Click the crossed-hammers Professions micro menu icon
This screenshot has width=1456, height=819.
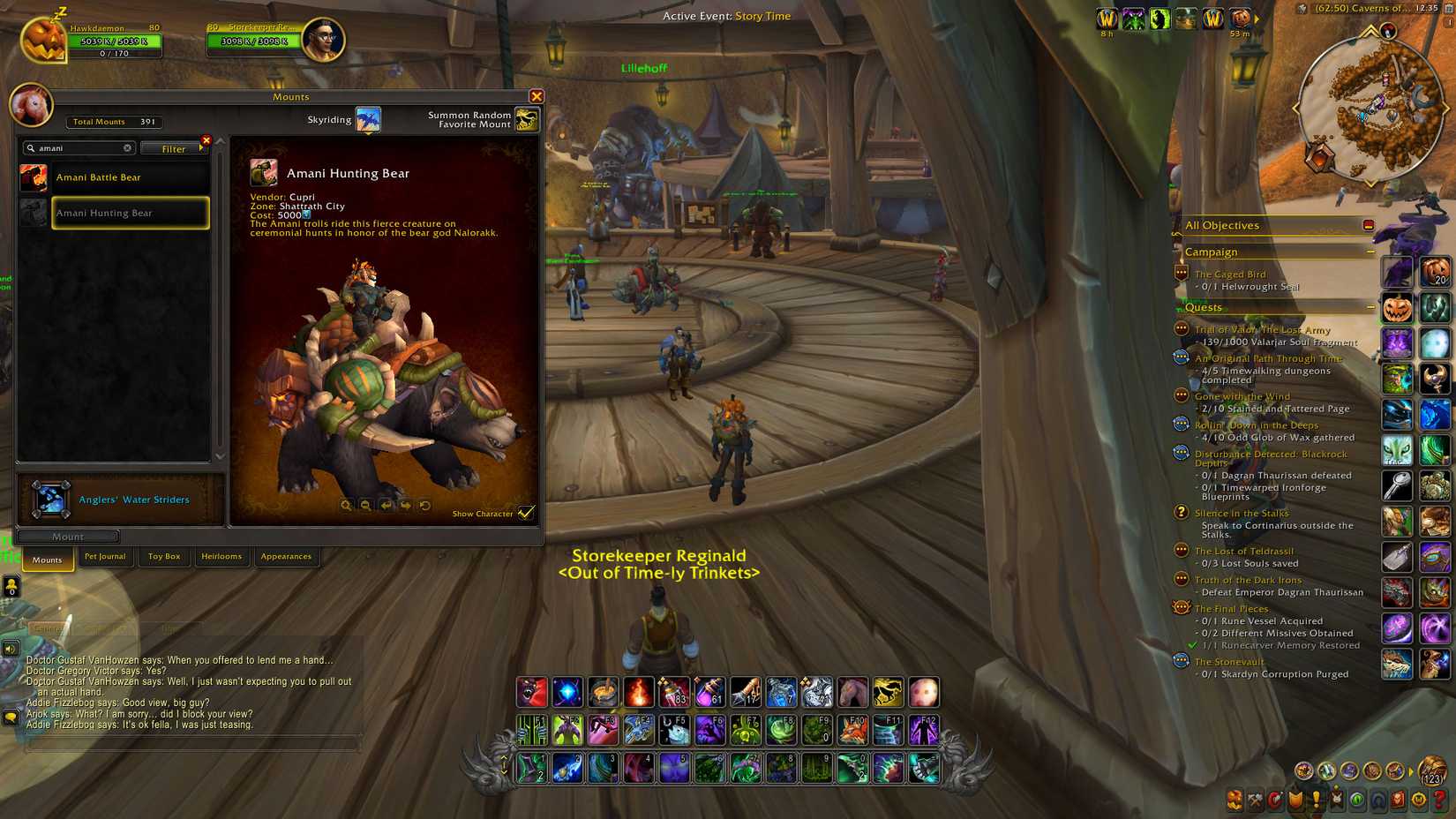[1254, 801]
